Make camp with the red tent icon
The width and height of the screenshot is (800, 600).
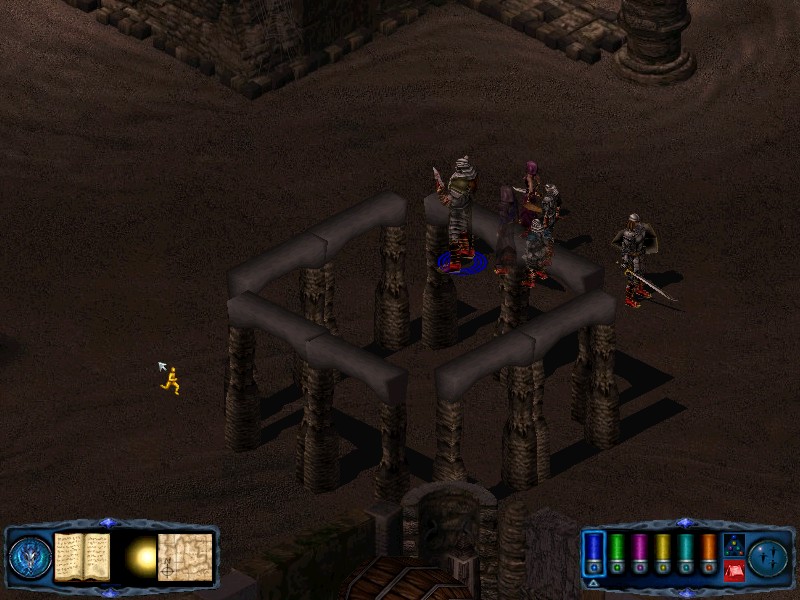733,571
